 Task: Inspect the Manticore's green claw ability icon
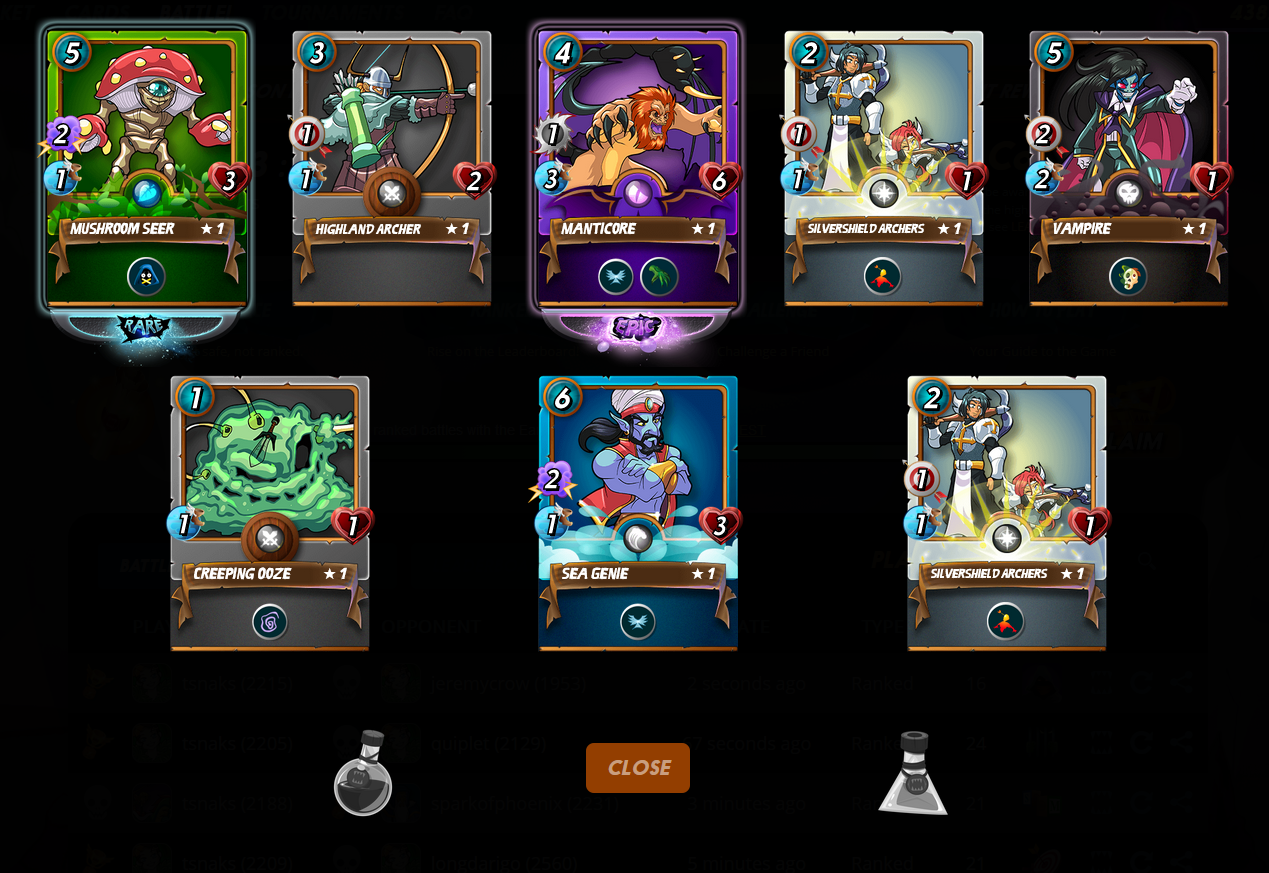[659, 277]
